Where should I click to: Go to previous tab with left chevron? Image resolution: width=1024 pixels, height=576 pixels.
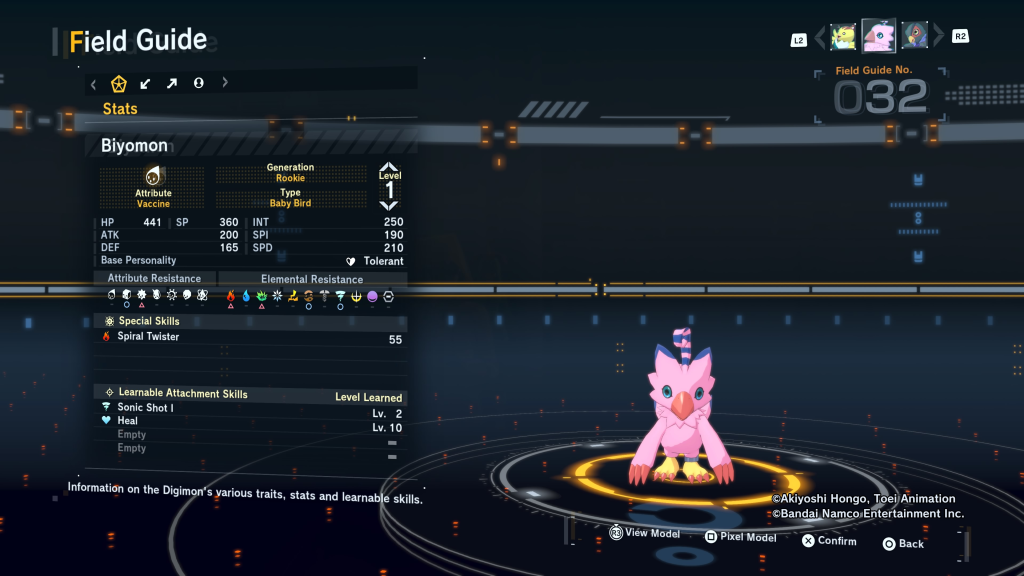[x=94, y=84]
